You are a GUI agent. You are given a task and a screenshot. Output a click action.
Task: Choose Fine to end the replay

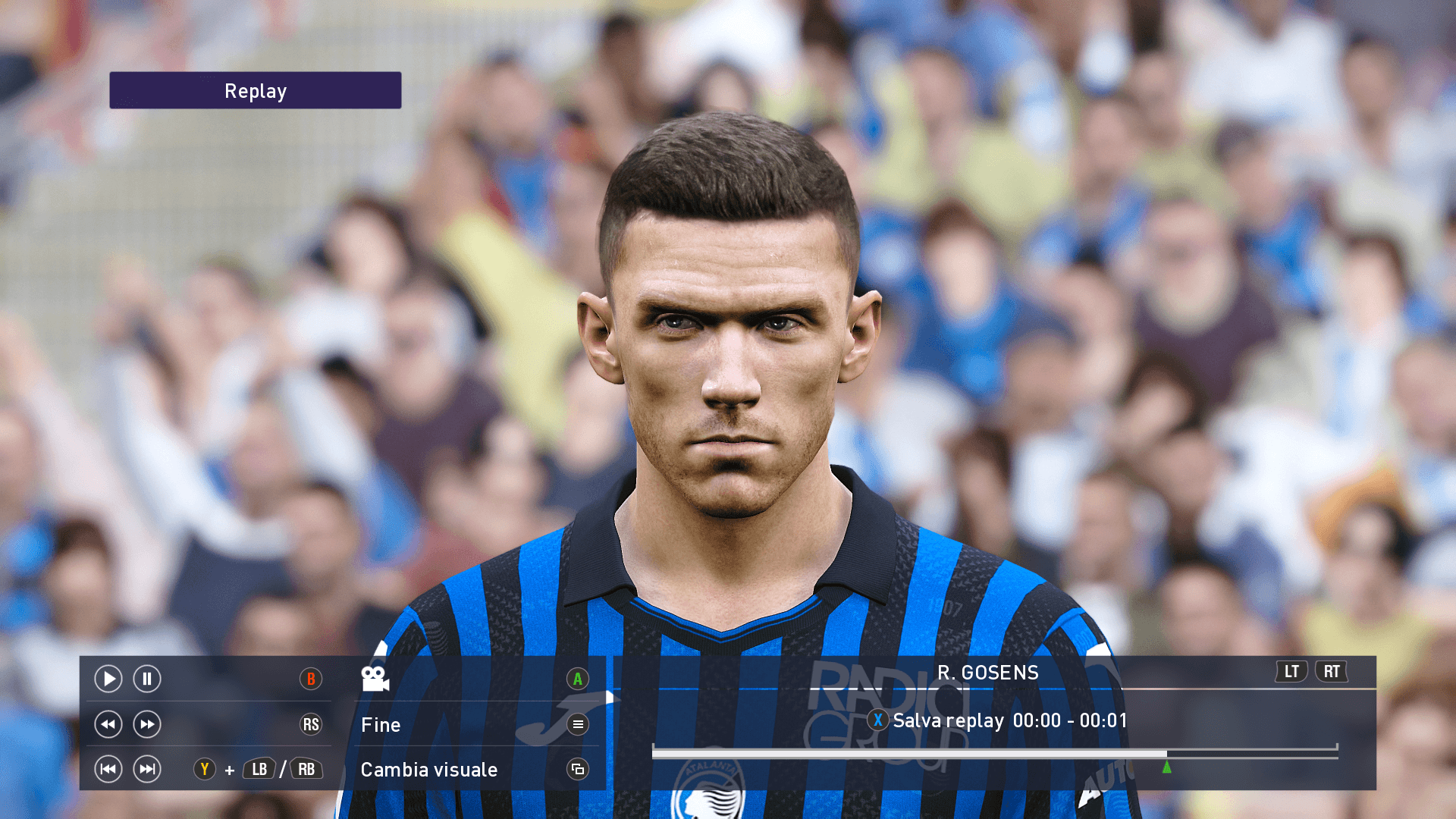coord(381,725)
